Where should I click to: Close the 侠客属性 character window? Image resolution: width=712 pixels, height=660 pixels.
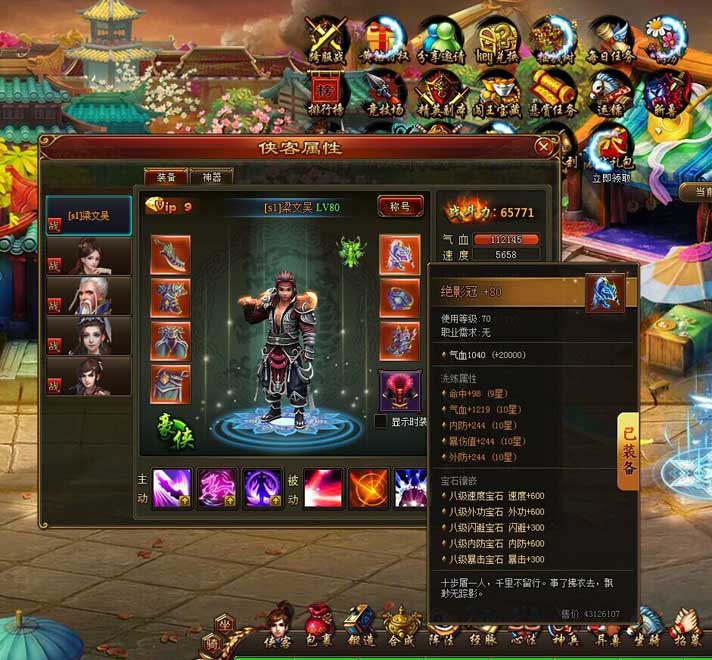[543, 147]
